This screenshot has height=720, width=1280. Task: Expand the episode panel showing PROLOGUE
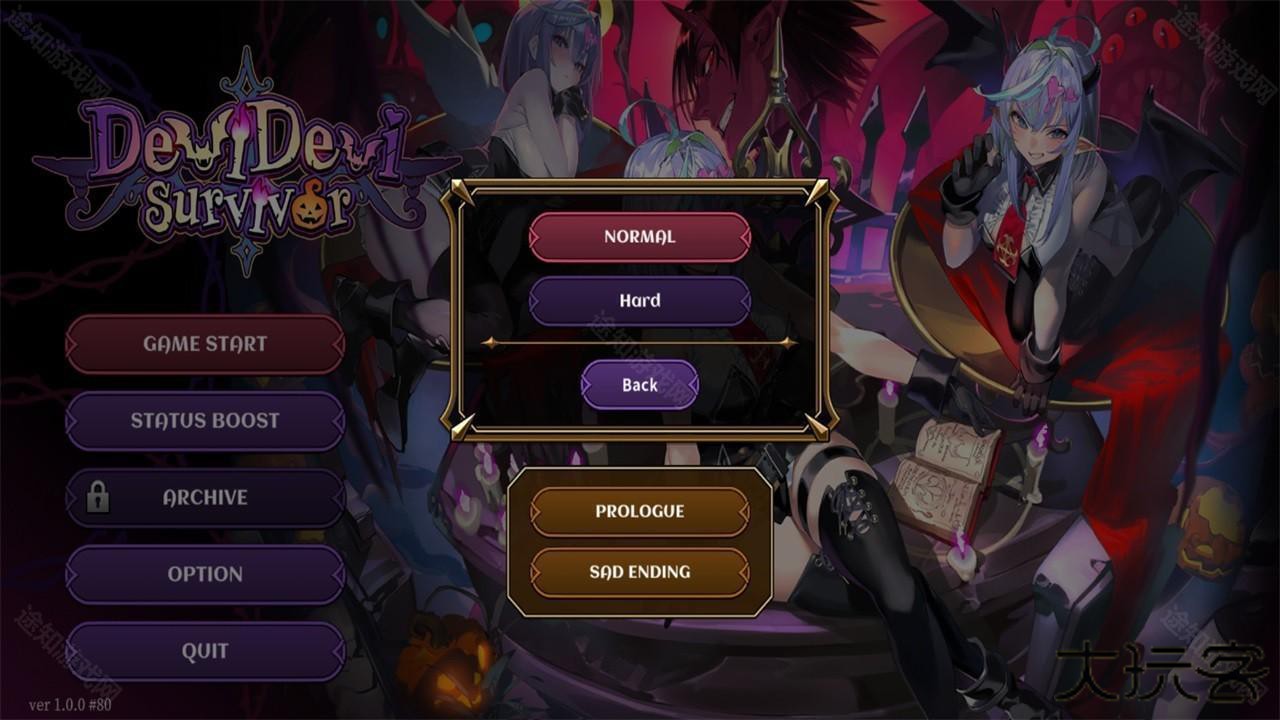pyautogui.click(x=640, y=511)
